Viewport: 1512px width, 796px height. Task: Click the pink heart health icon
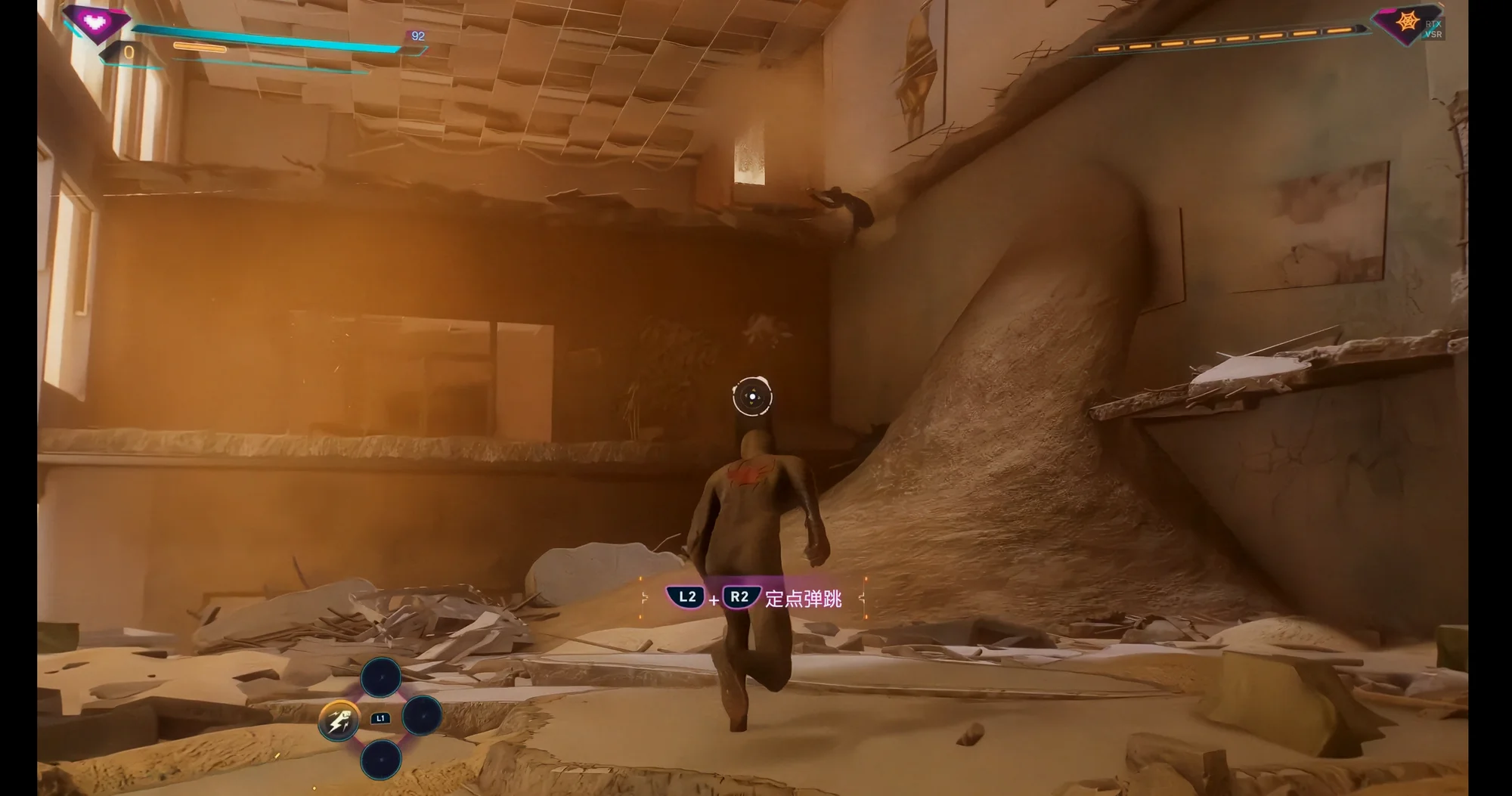(95, 21)
